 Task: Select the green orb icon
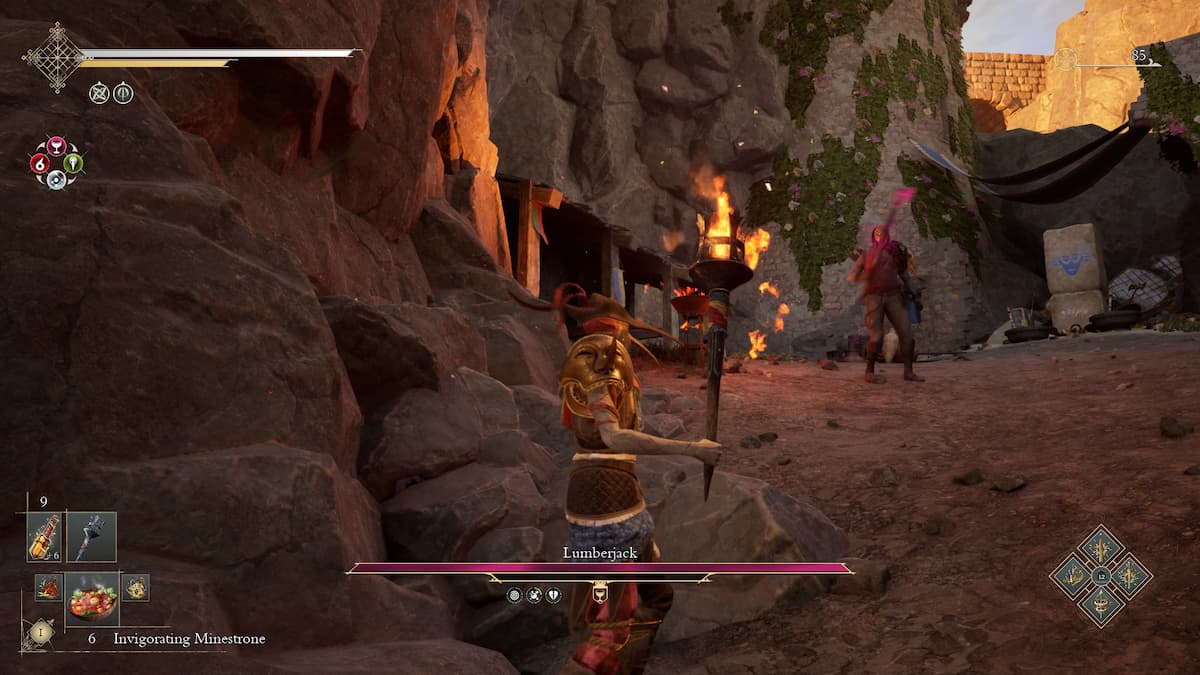[73, 163]
